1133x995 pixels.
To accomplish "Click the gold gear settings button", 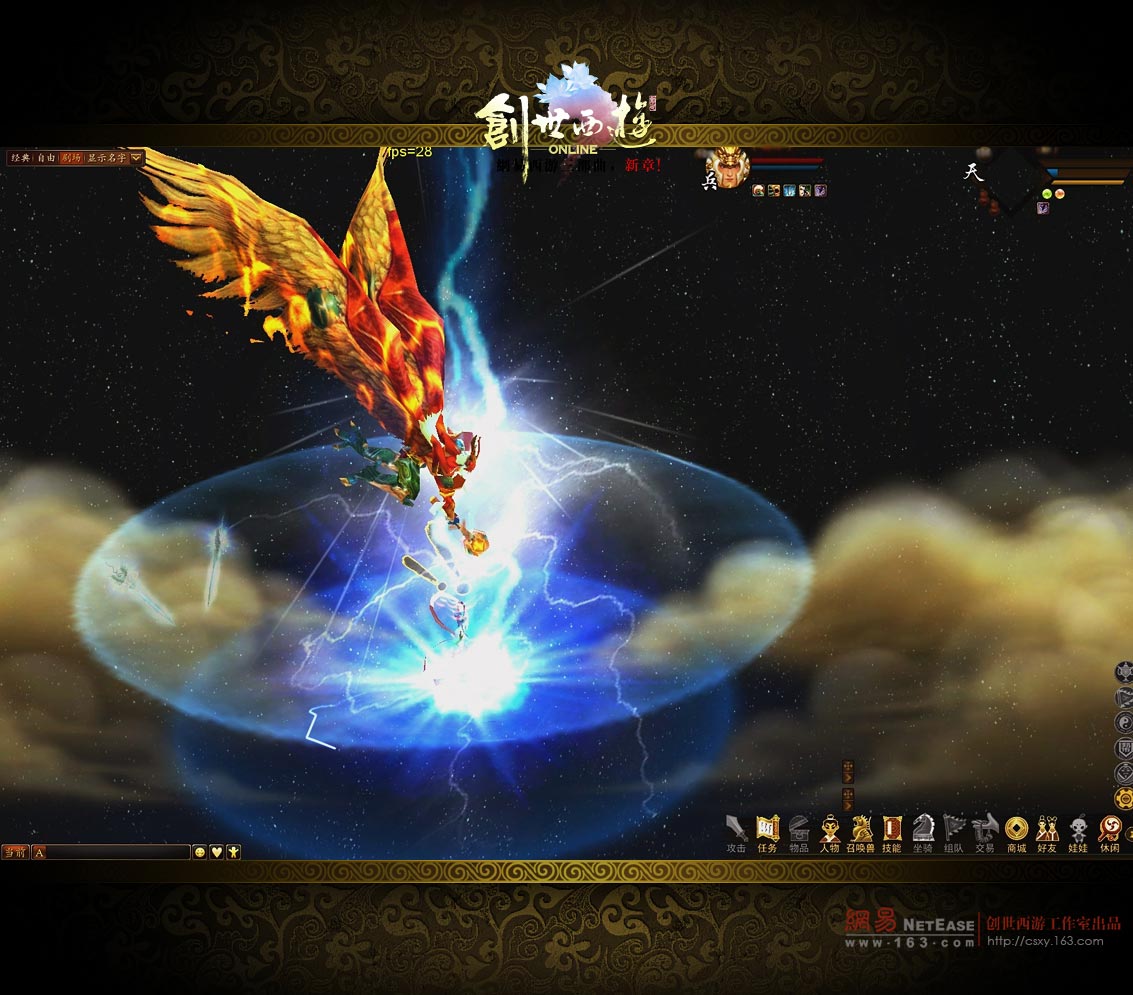I will [1123, 798].
